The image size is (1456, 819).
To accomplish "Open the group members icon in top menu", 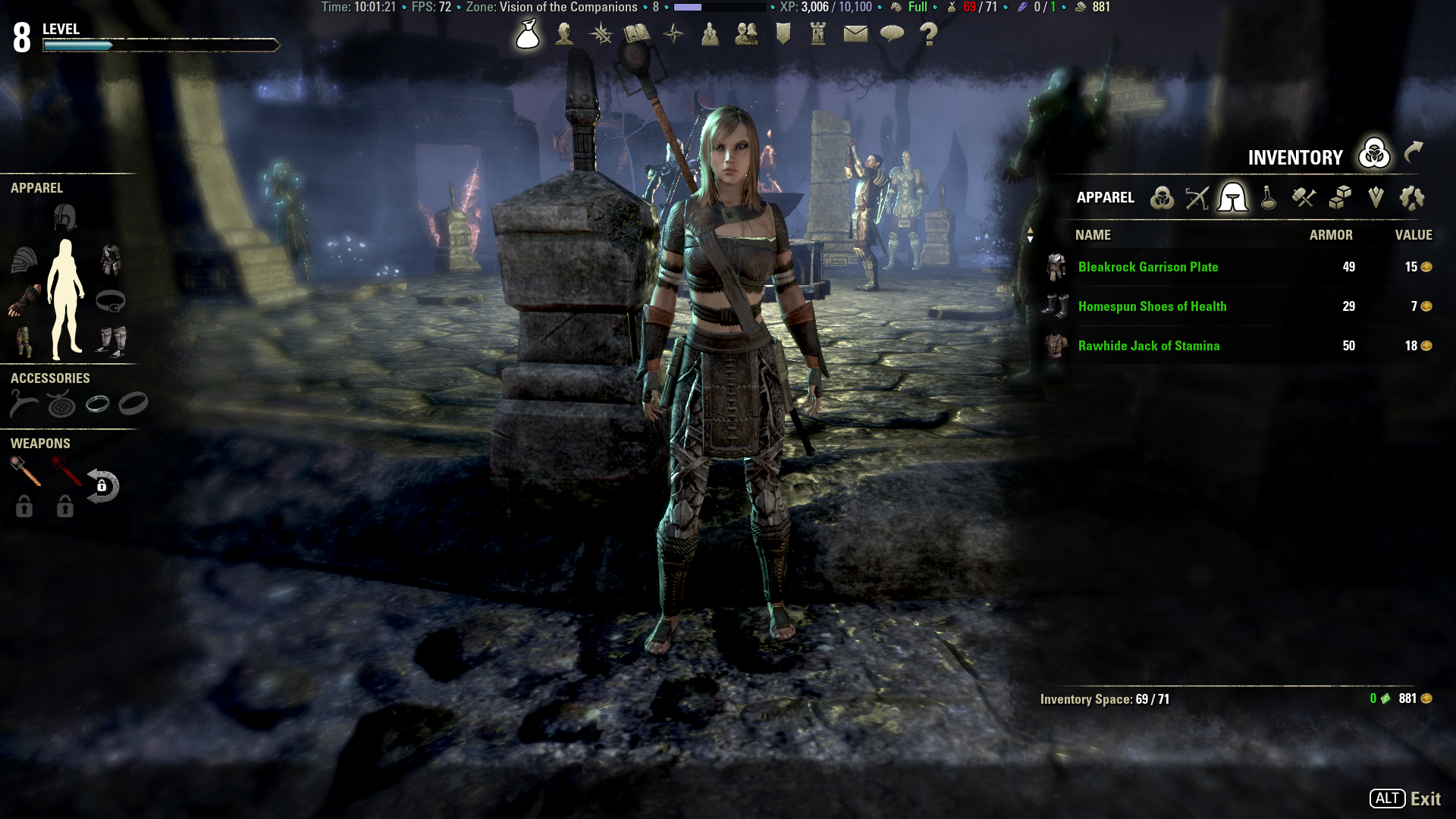I will point(746,34).
